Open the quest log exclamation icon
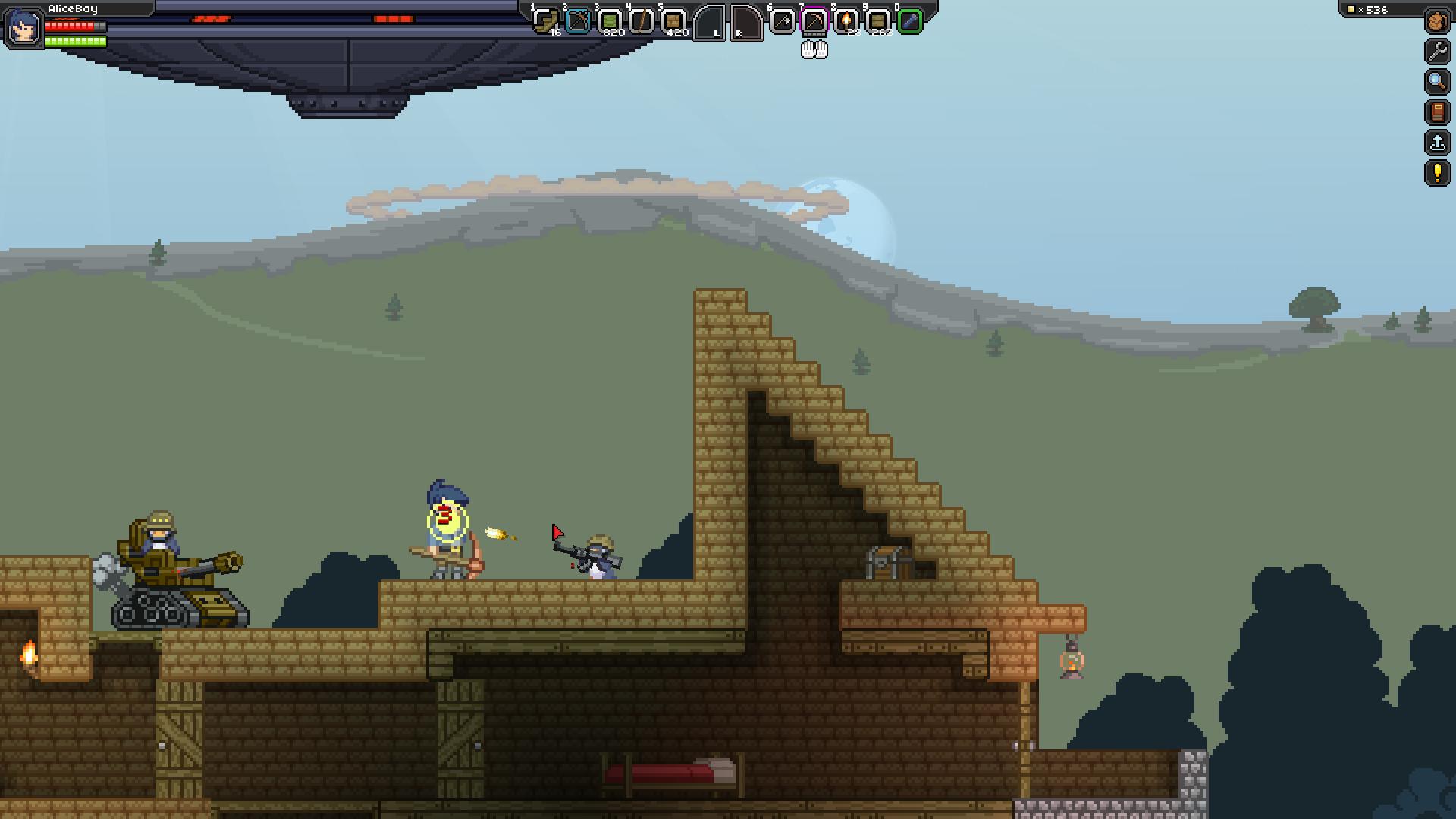The height and width of the screenshot is (819, 1456). coord(1437,173)
